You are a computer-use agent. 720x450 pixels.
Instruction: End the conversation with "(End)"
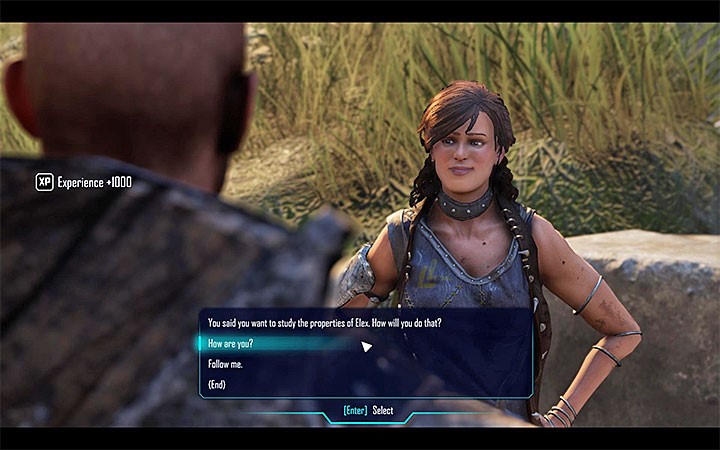coord(217,385)
